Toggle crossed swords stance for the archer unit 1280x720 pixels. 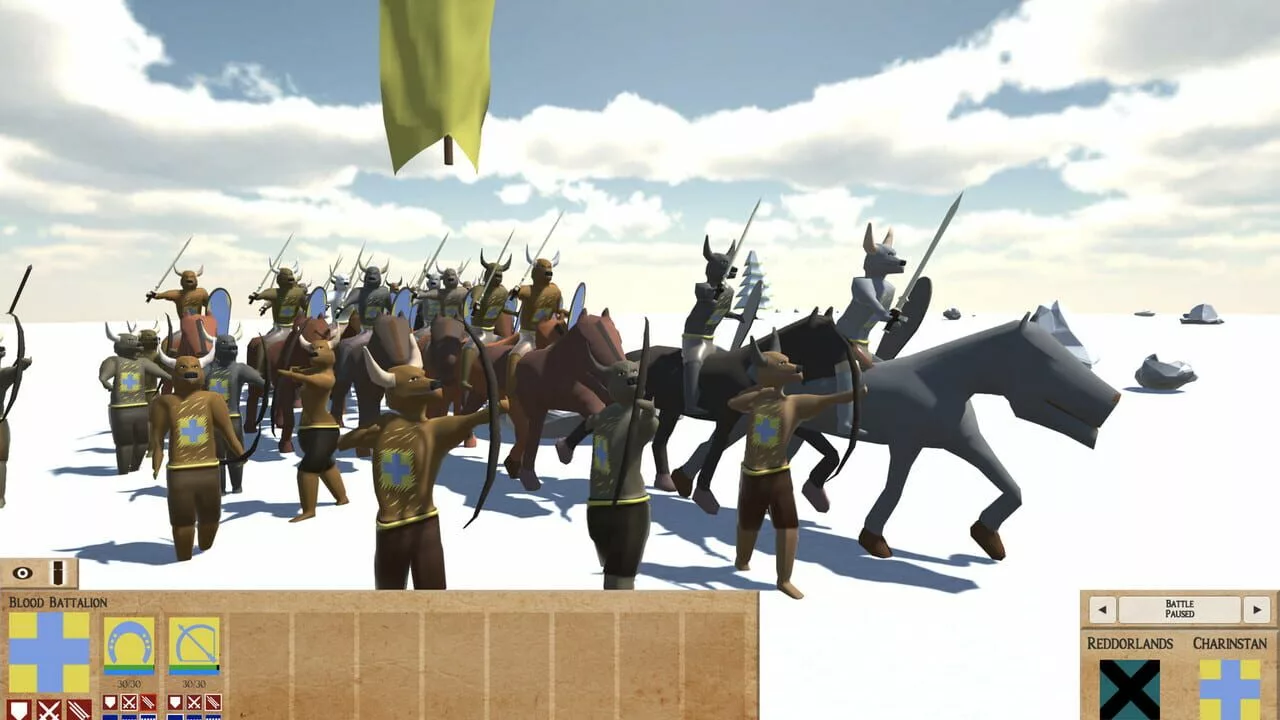click(194, 703)
